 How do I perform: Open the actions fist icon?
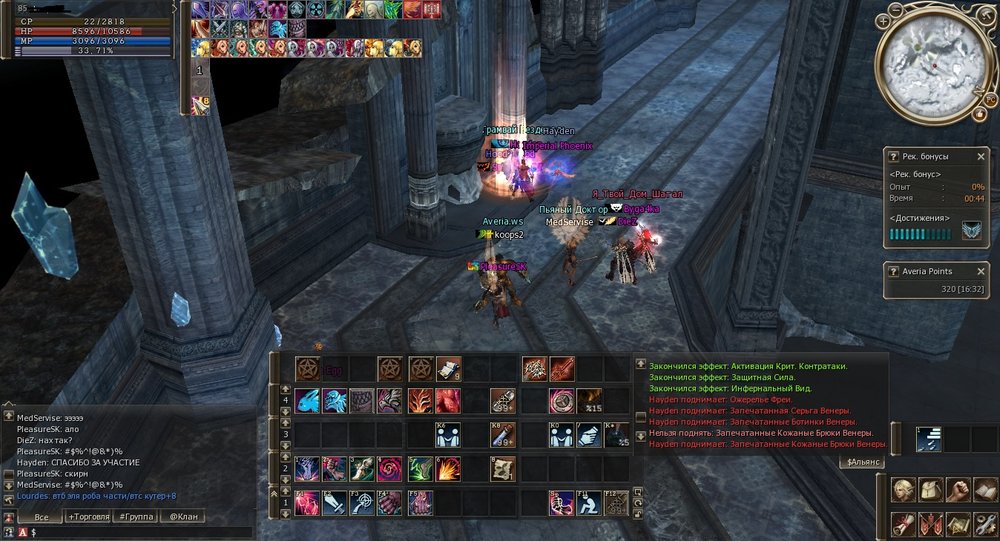(958, 491)
